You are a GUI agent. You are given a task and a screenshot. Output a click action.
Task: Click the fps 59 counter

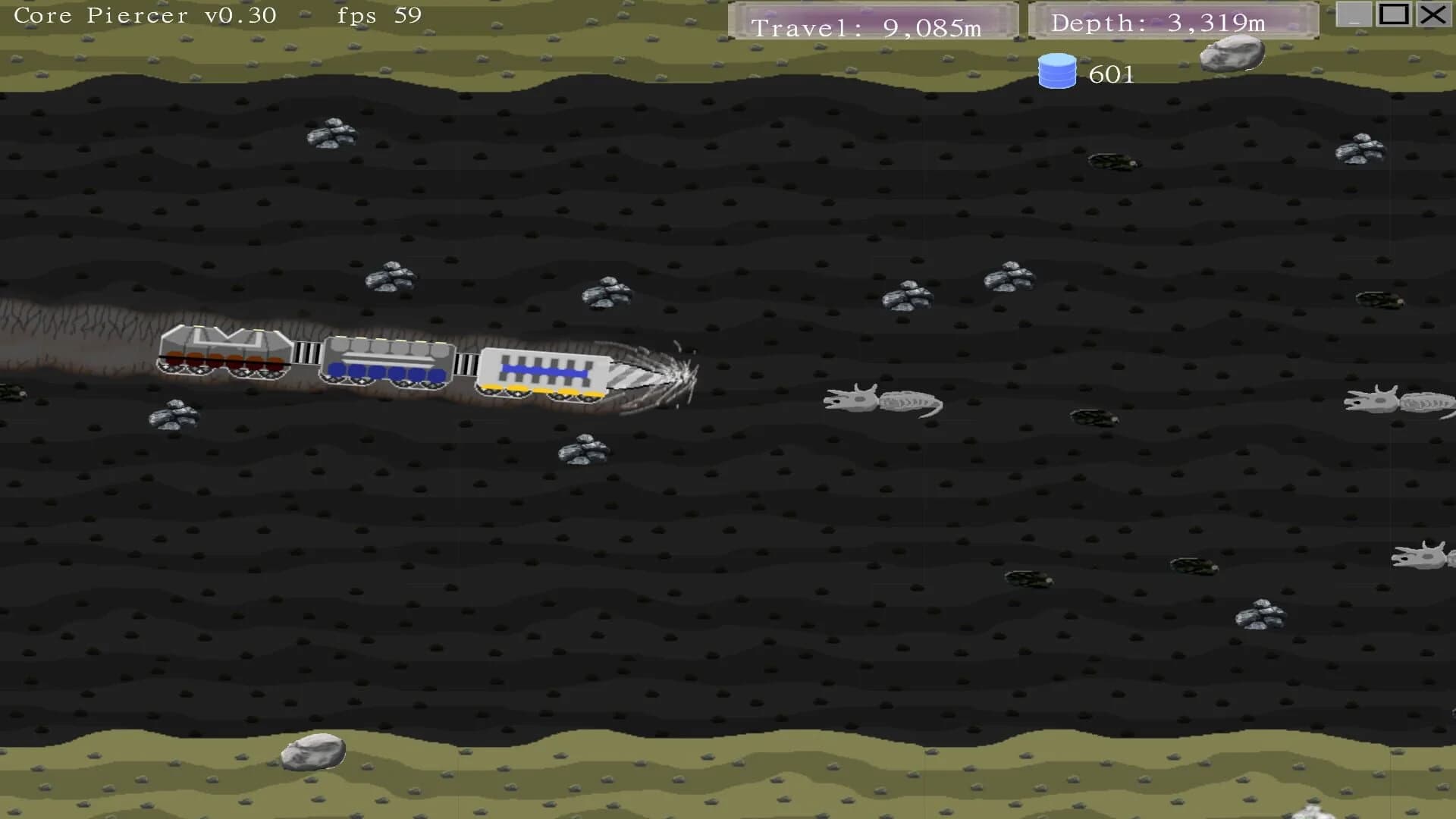pos(379,14)
